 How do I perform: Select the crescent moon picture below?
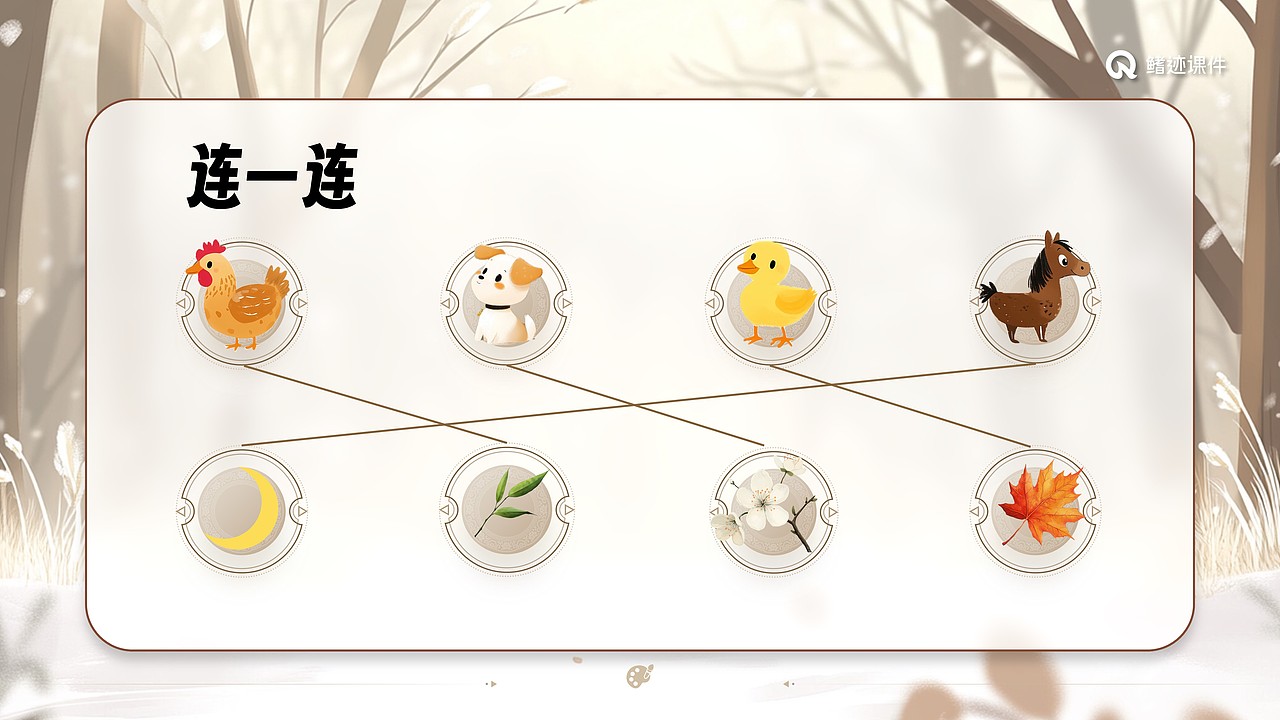(x=240, y=510)
